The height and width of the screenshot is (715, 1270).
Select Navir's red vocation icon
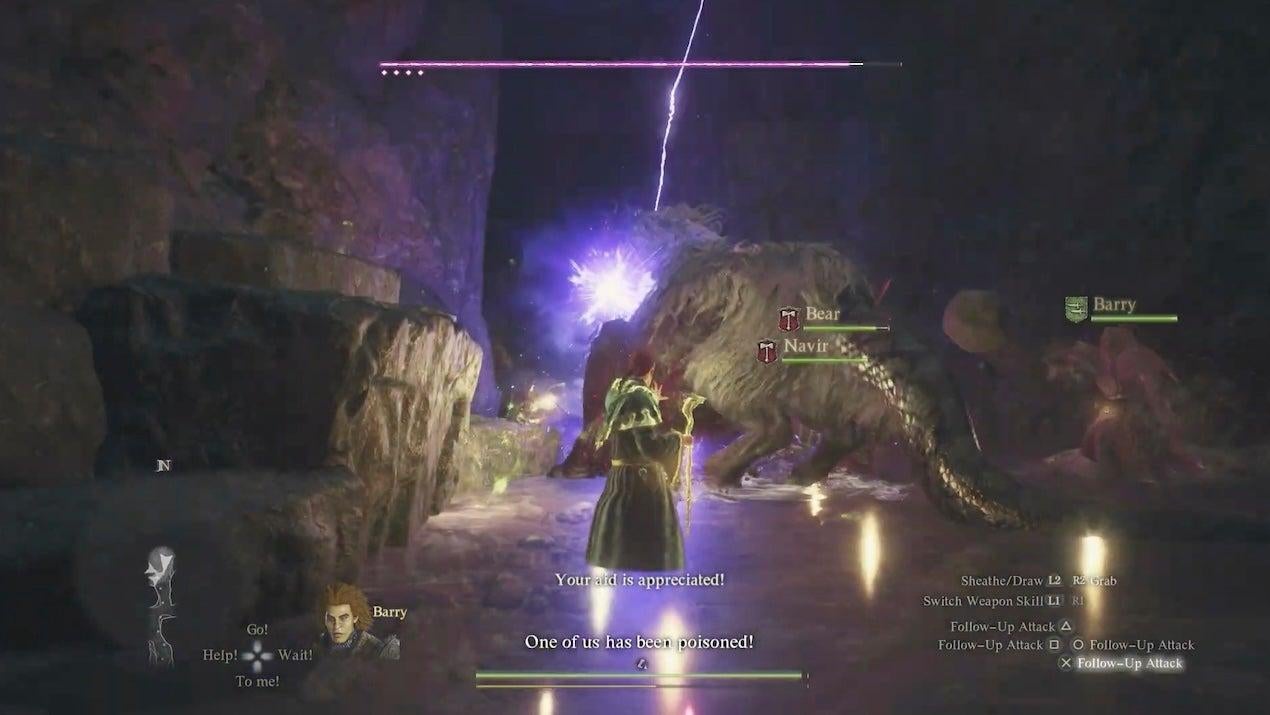coord(767,350)
